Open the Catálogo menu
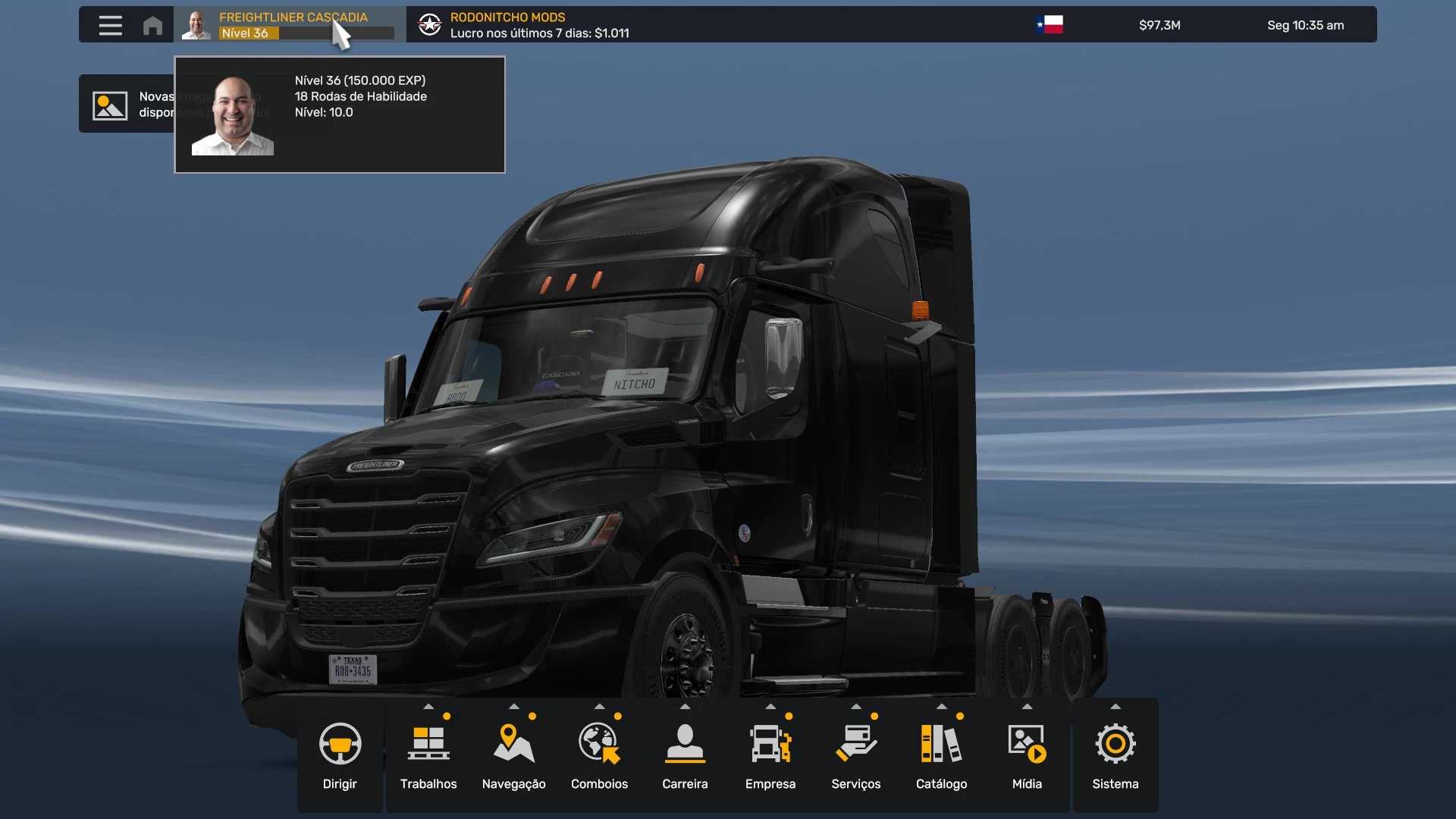 (x=941, y=755)
